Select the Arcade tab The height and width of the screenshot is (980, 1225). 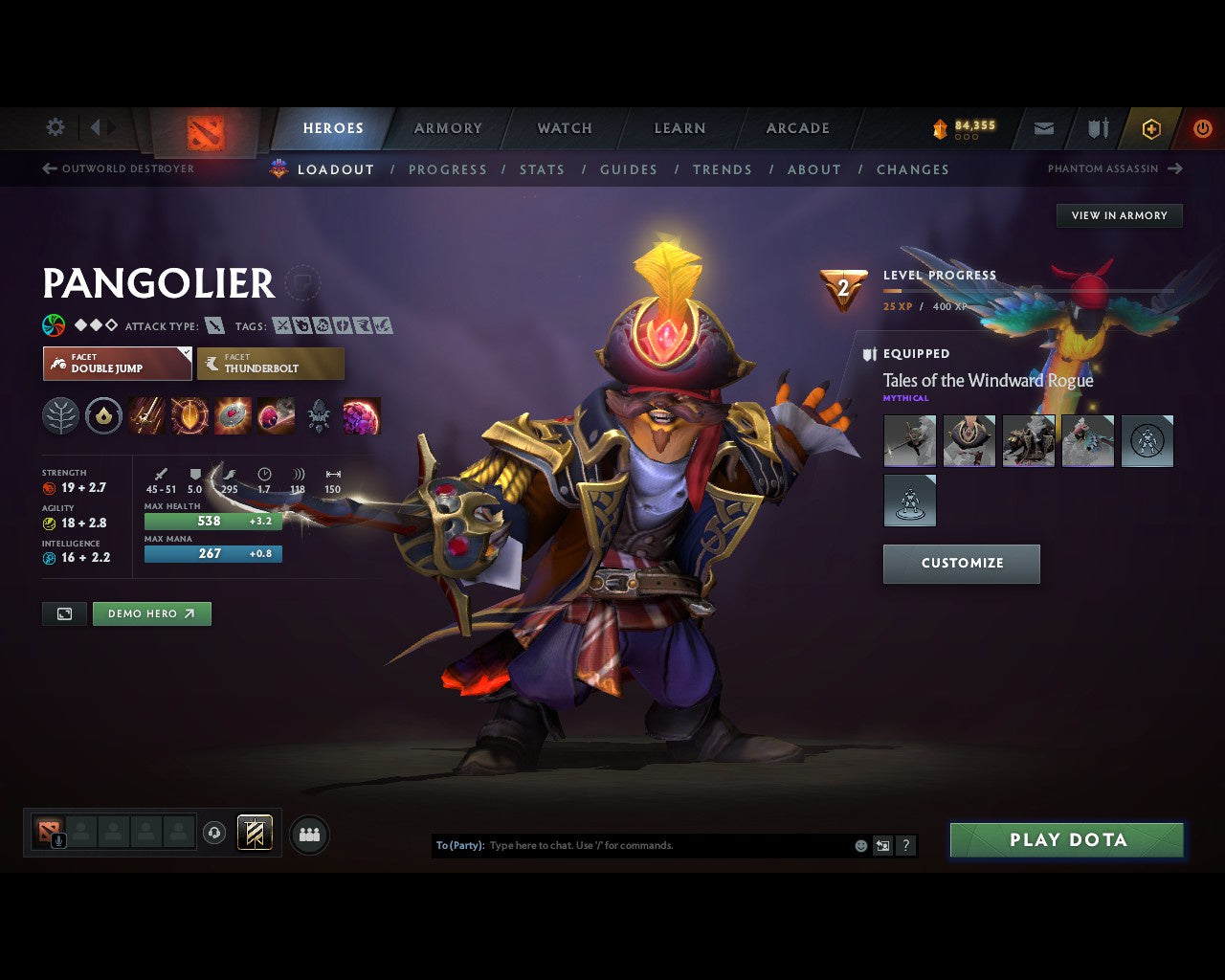tap(797, 128)
